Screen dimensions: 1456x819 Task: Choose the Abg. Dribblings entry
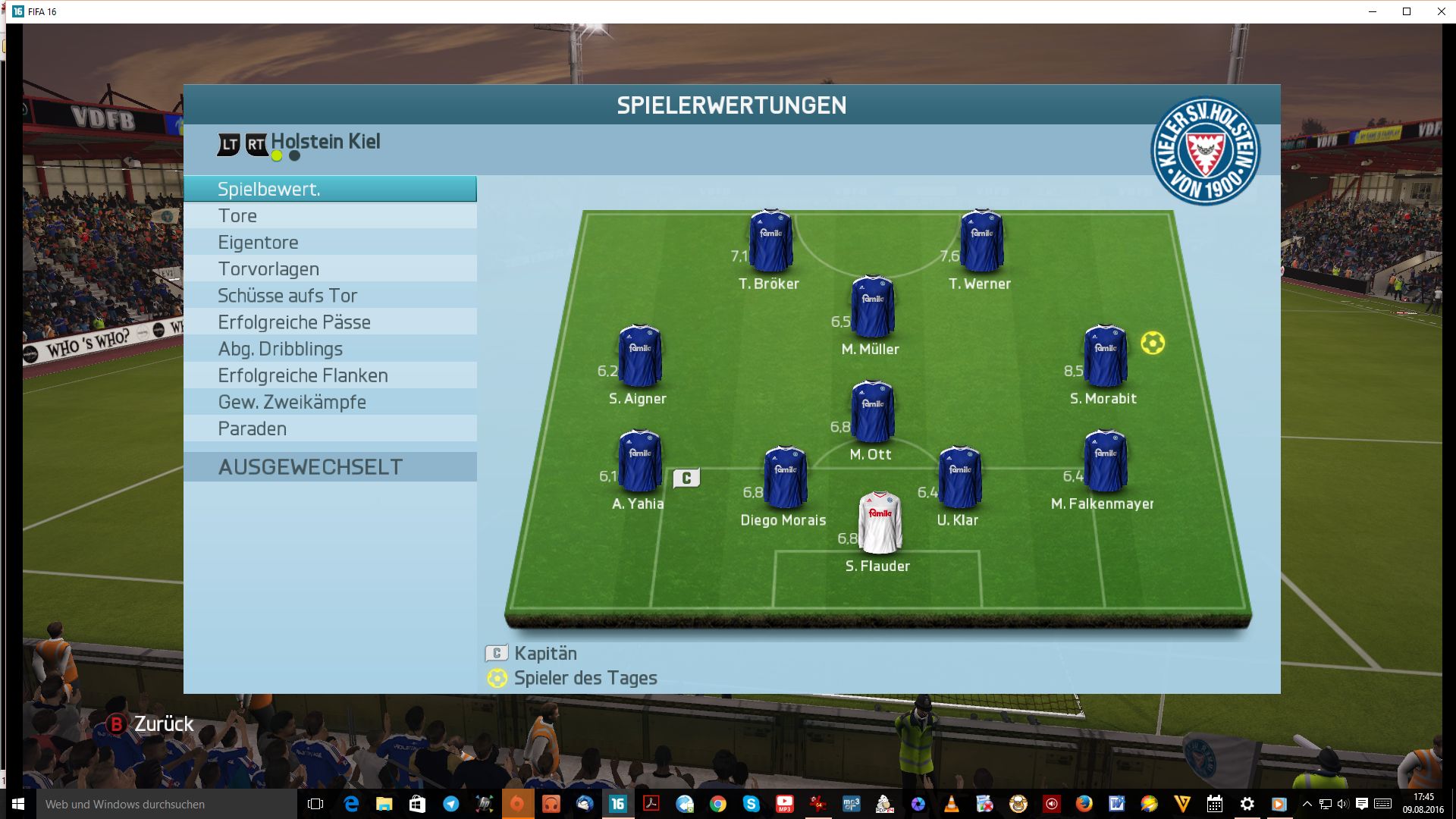[x=330, y=349]
